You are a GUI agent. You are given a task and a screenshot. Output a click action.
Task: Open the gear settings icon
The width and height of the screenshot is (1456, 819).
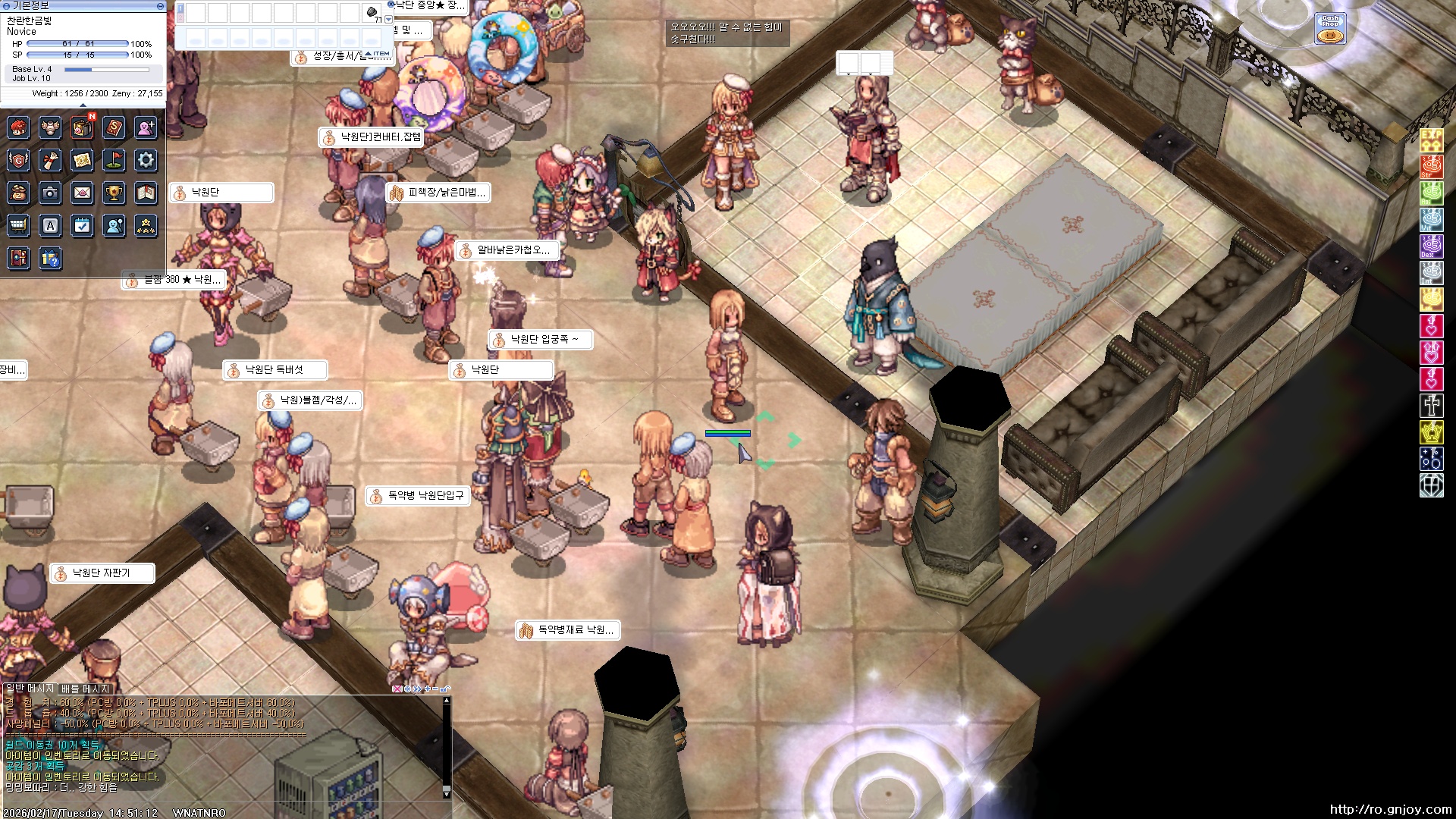146,160
